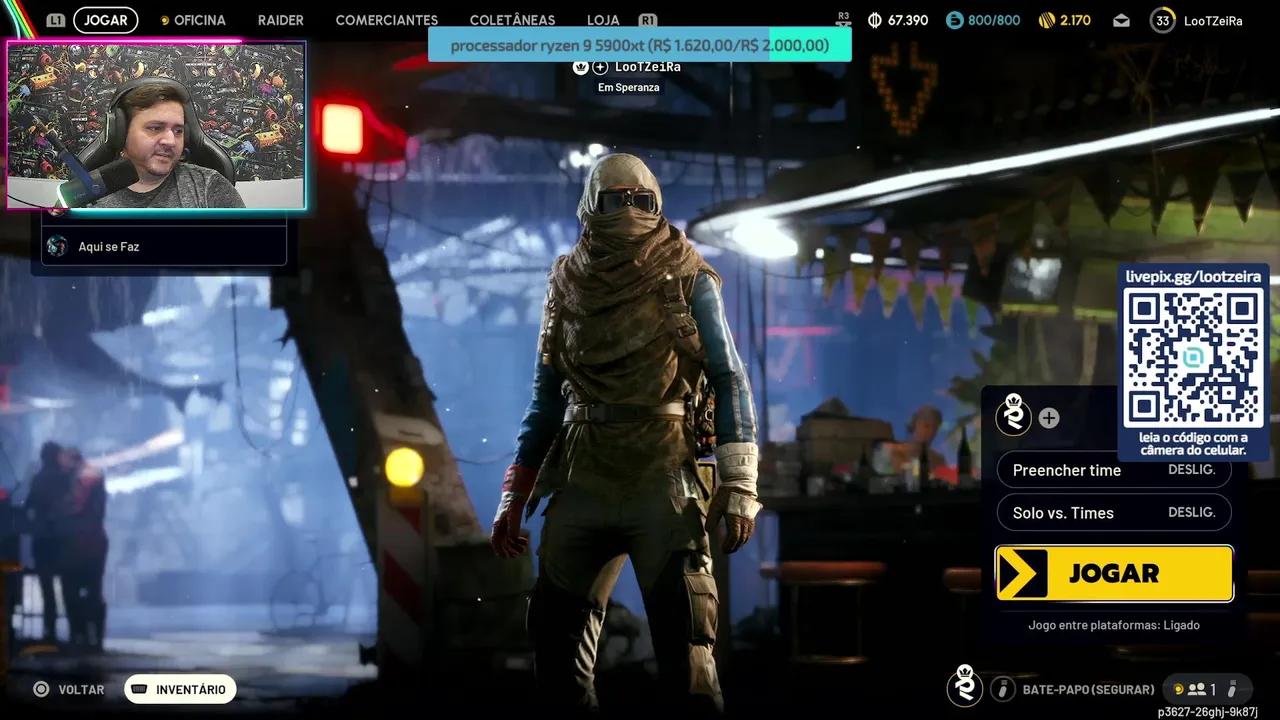Open the Raider tab

click(280, 20)
